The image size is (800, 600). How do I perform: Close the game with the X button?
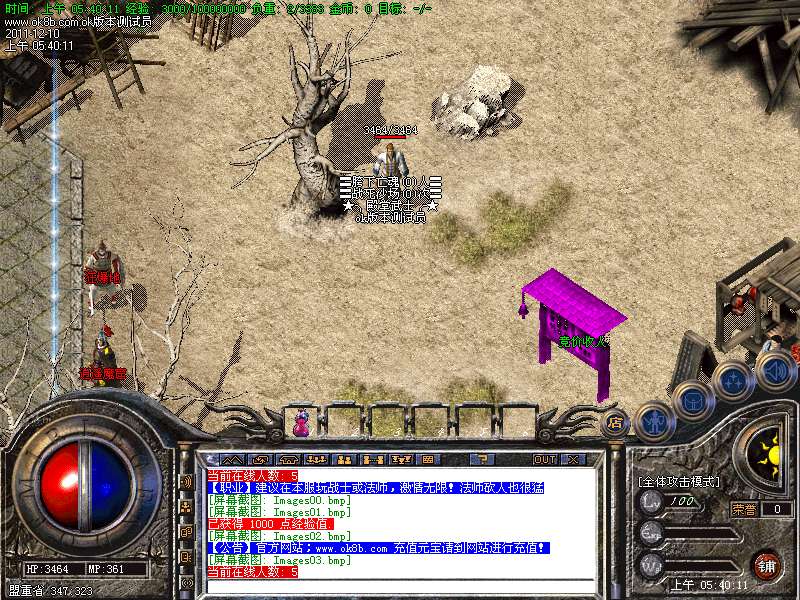[x=573, y=459]
